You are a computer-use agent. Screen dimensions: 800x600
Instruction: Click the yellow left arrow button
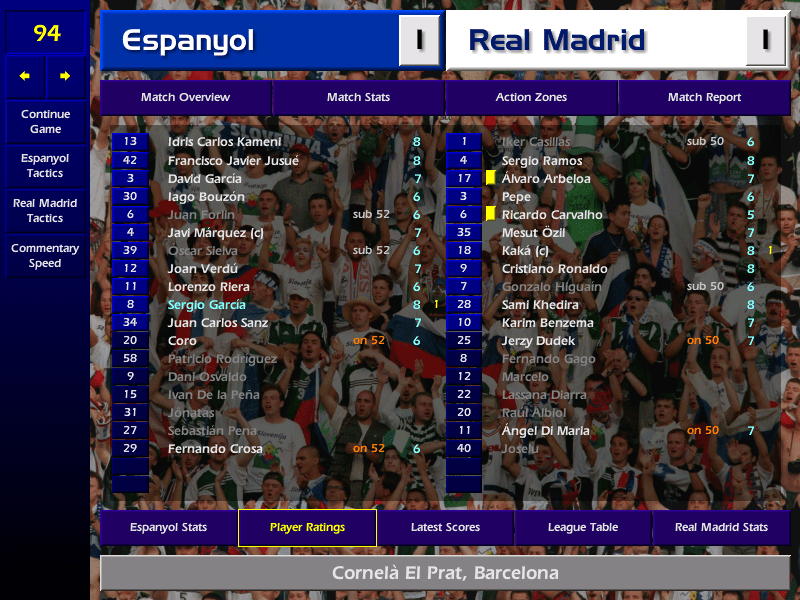coord(25,76)
